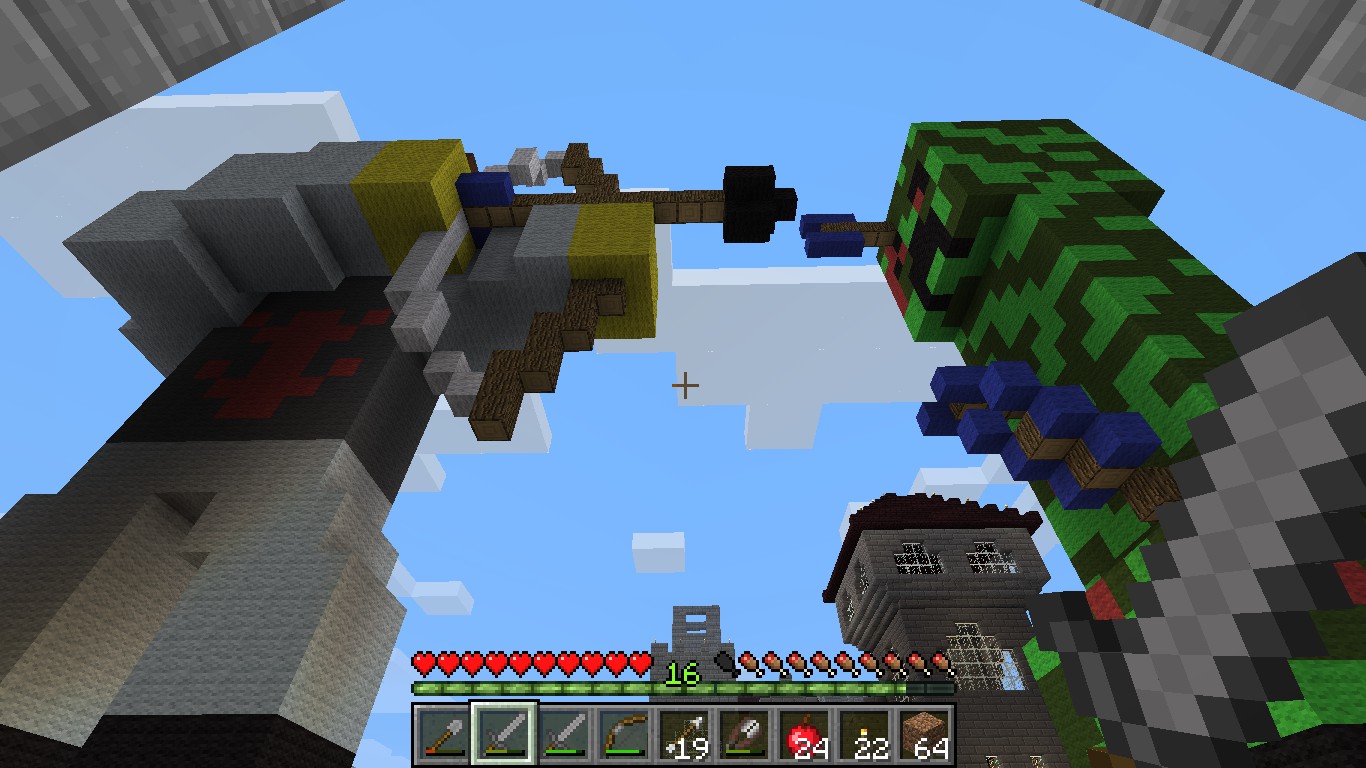Select the shovel hotbar slot

[440, 735]
